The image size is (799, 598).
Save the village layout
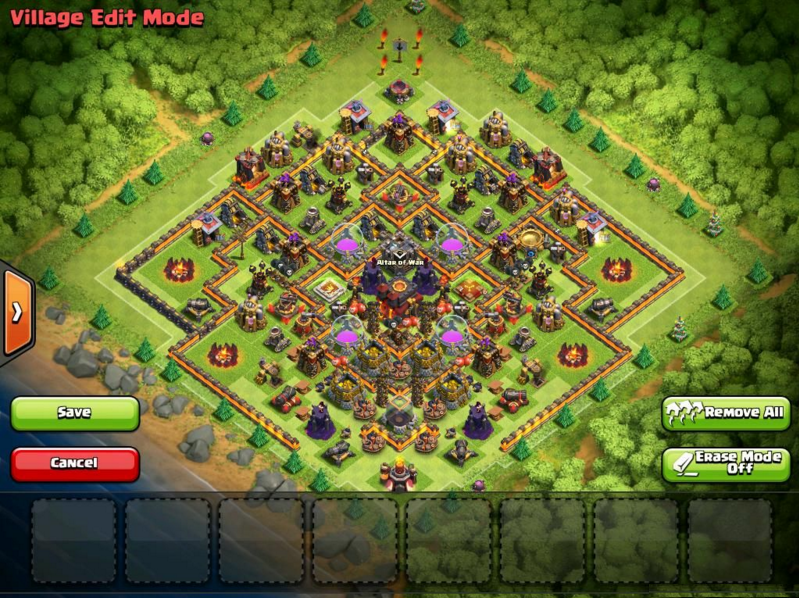coord(75,413)
